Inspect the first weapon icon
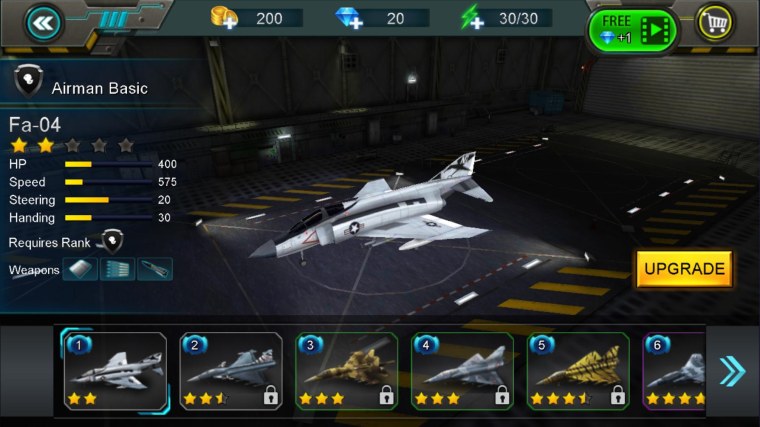The image size is (760, 427). point(81,269)
